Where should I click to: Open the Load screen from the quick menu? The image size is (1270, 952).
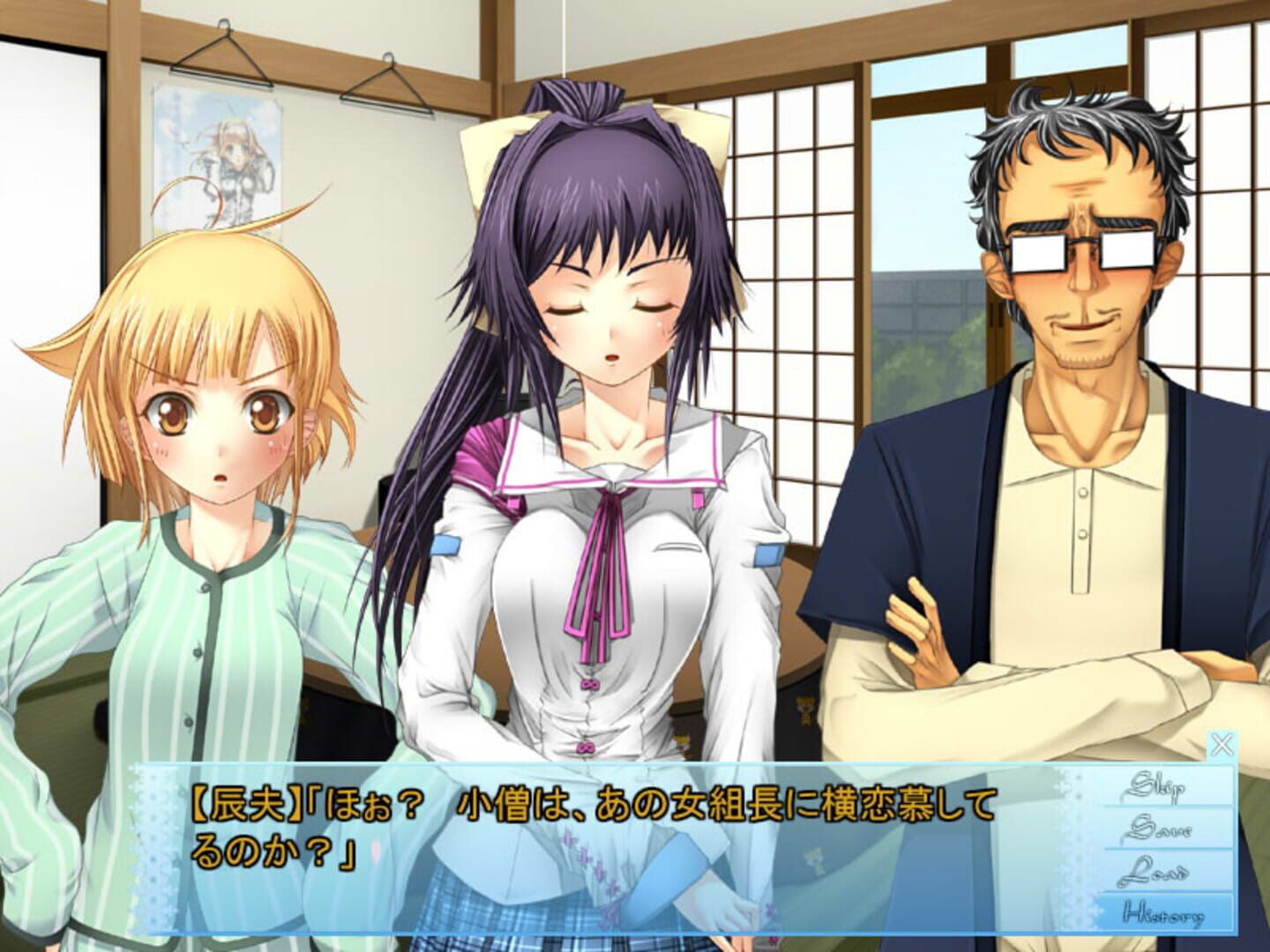click(1154, 873)
